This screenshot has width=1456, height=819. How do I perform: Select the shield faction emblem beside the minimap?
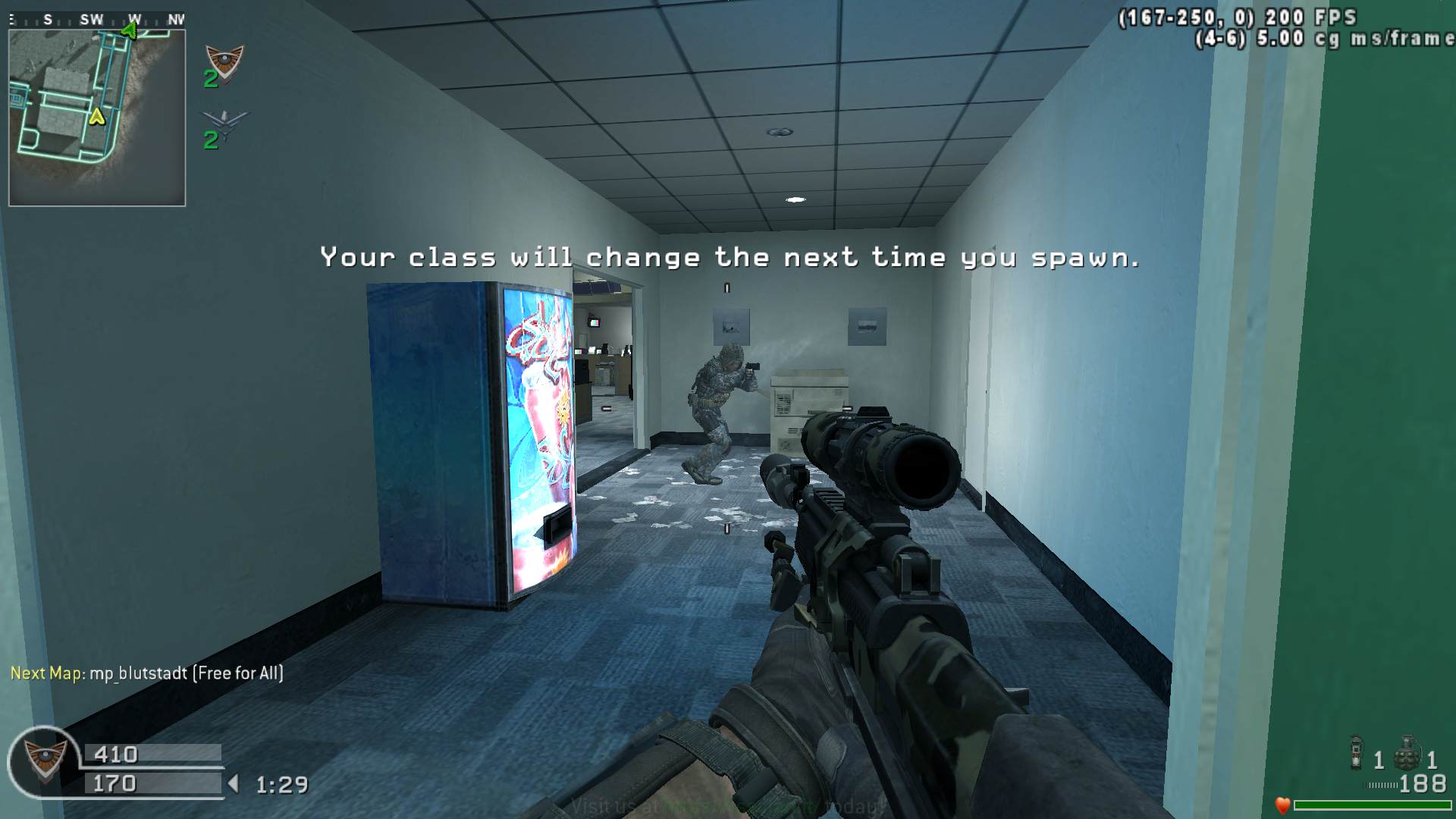pos(224,61)
